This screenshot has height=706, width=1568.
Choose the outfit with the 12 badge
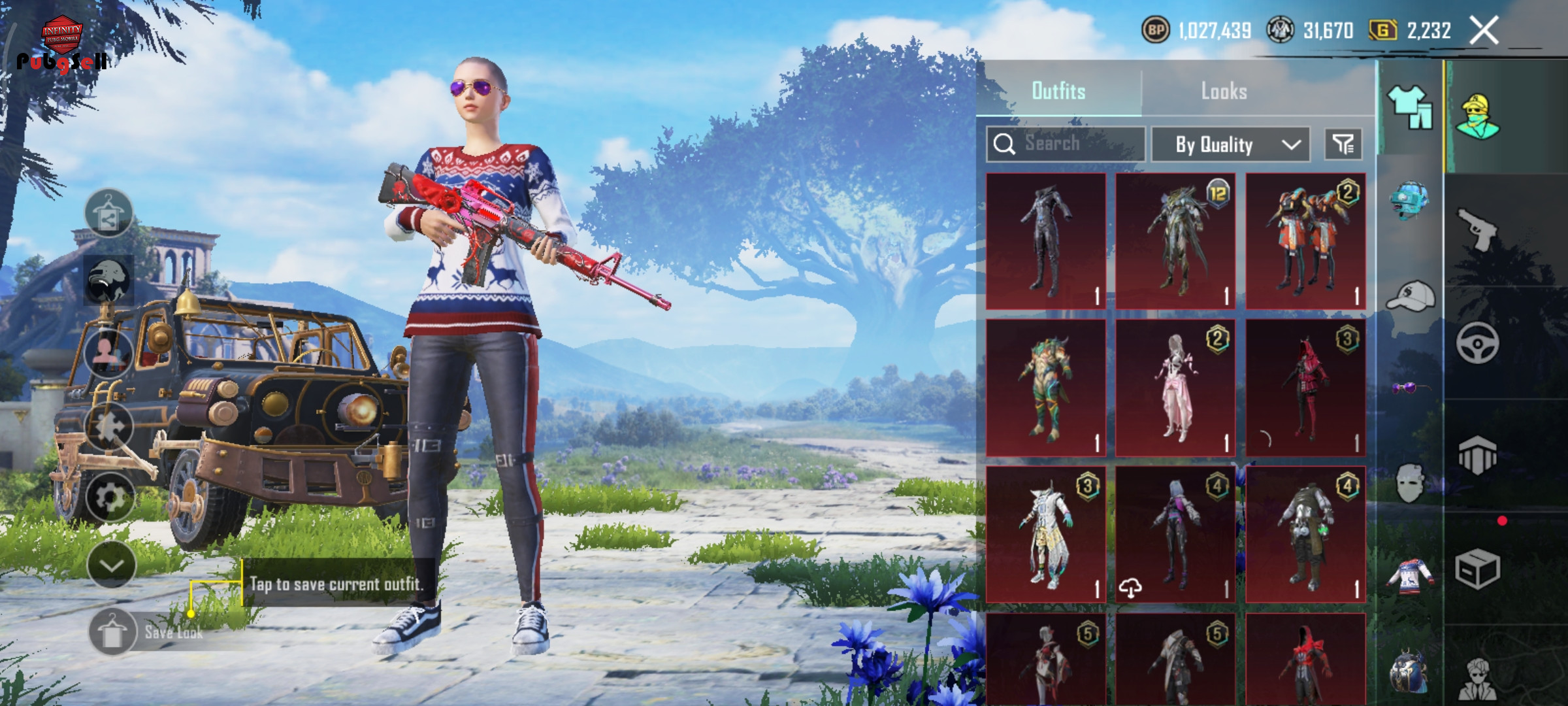[x=1175, y=241]
